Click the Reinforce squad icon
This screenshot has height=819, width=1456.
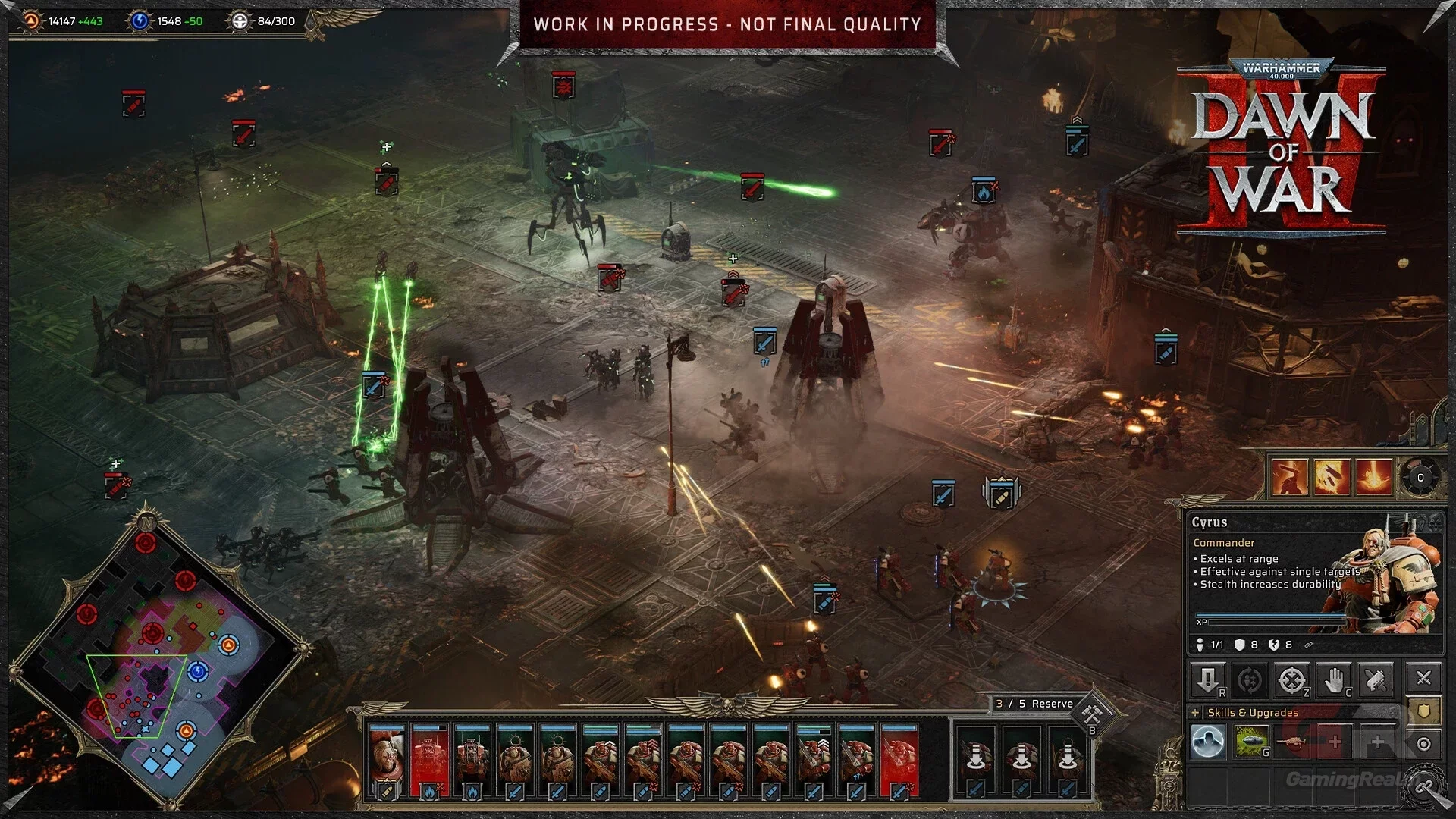pos(1250,679)
